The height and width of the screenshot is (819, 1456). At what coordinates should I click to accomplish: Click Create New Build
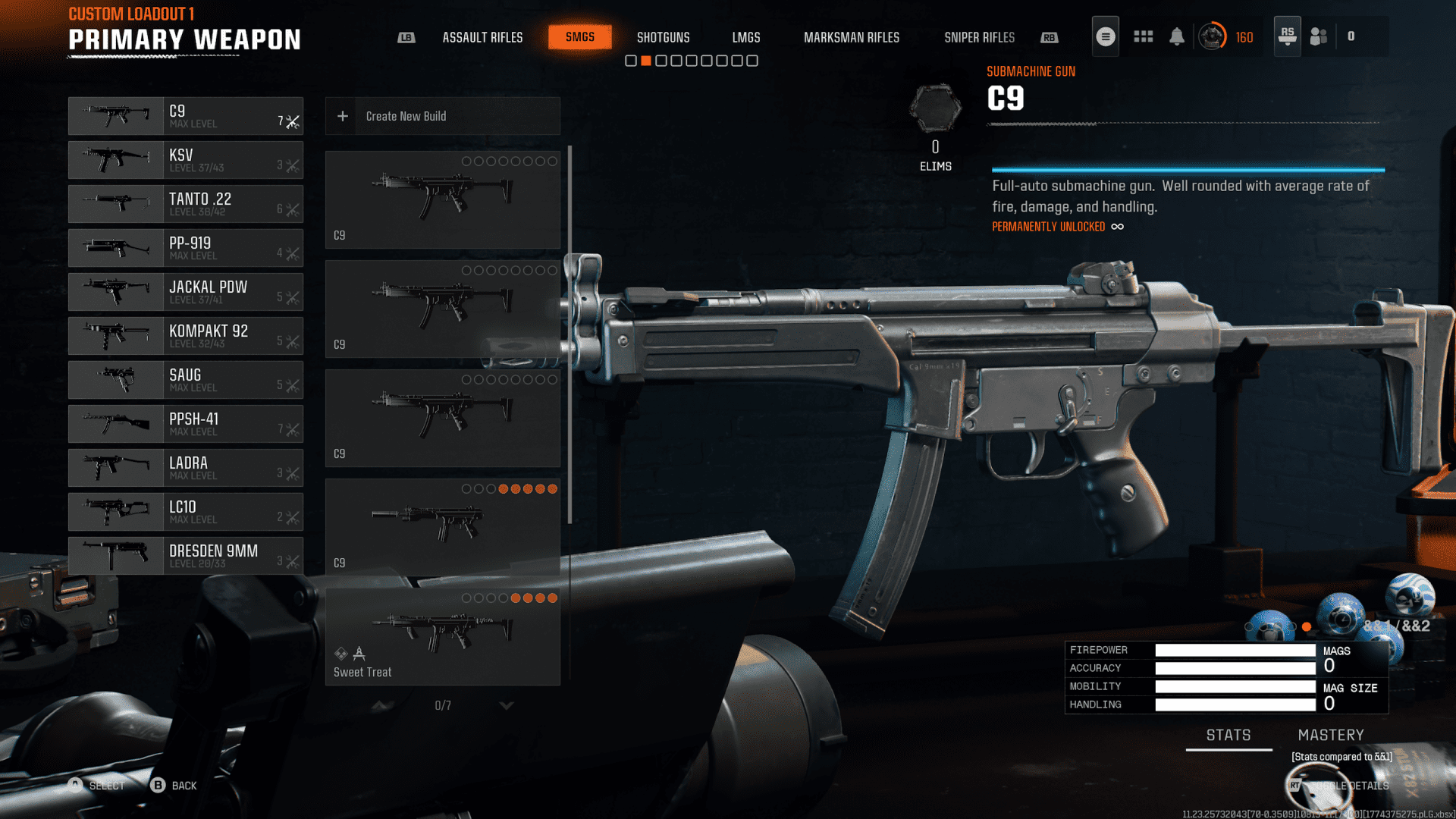click(x=443, y=116)
